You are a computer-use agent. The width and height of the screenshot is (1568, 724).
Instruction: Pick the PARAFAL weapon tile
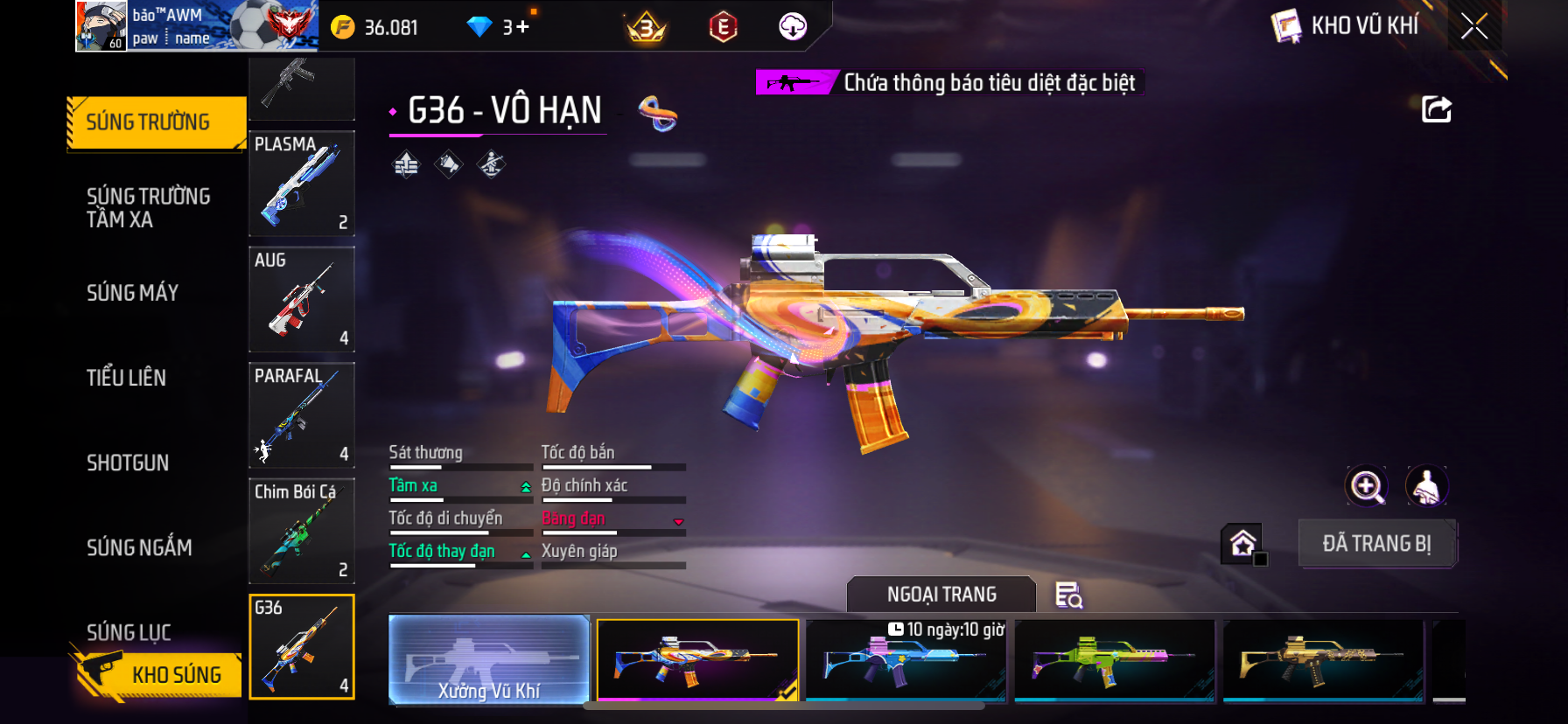pyautogui.click(x=302, y=415)
